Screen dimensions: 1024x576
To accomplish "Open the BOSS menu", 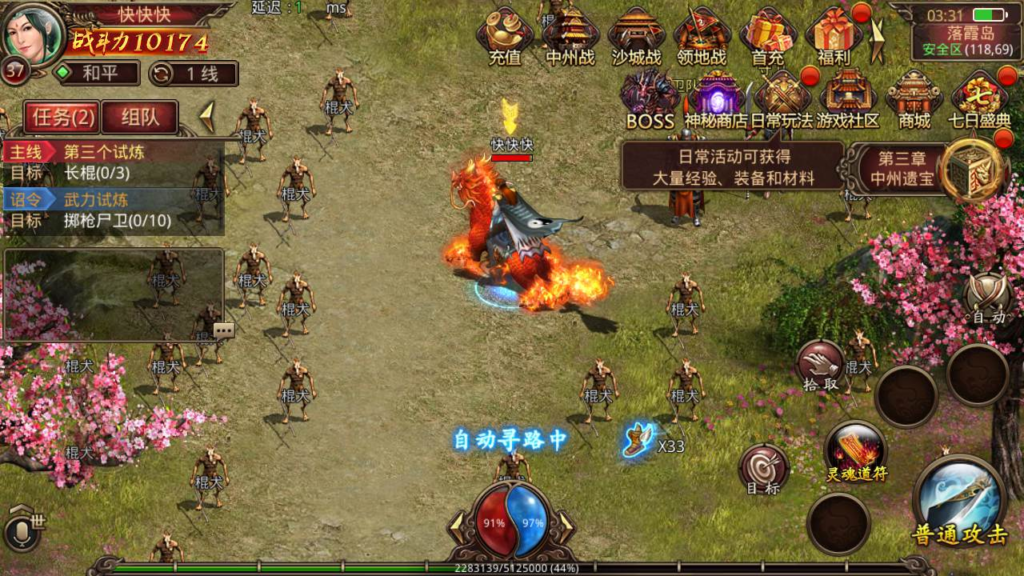I will click(650, 99).
